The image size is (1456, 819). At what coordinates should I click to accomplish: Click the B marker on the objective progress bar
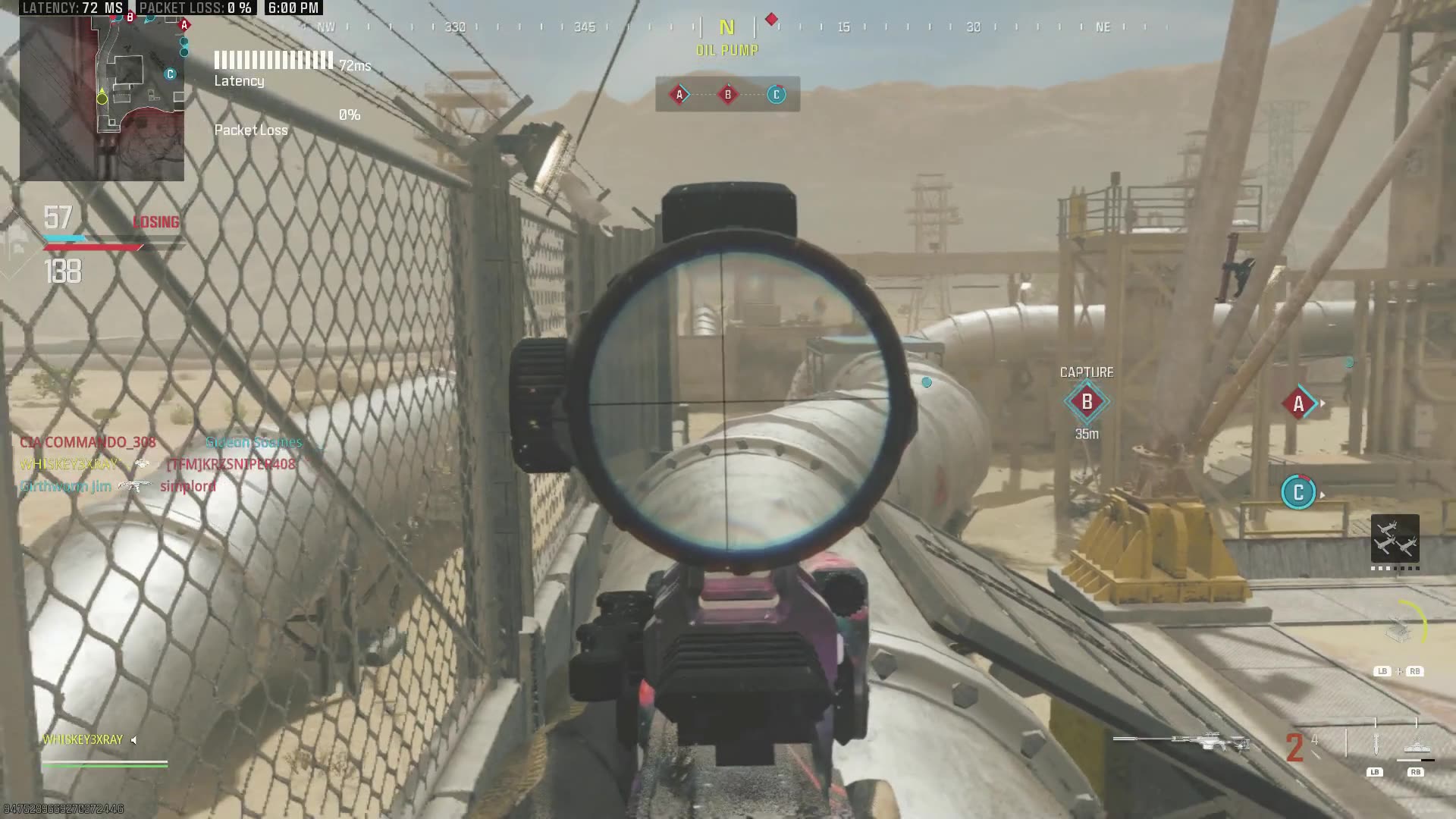(726, 94)
